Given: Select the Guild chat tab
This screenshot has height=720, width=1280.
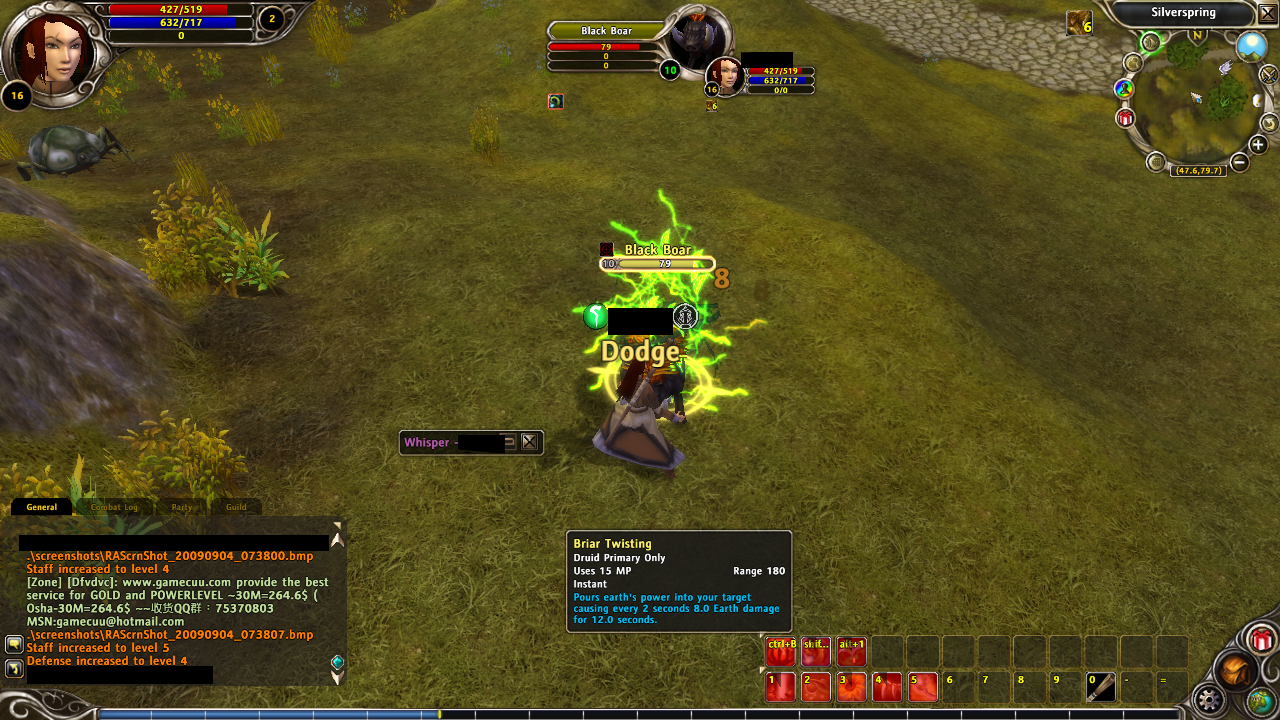Looking at the screenshot, I should (x=236, y=507).
